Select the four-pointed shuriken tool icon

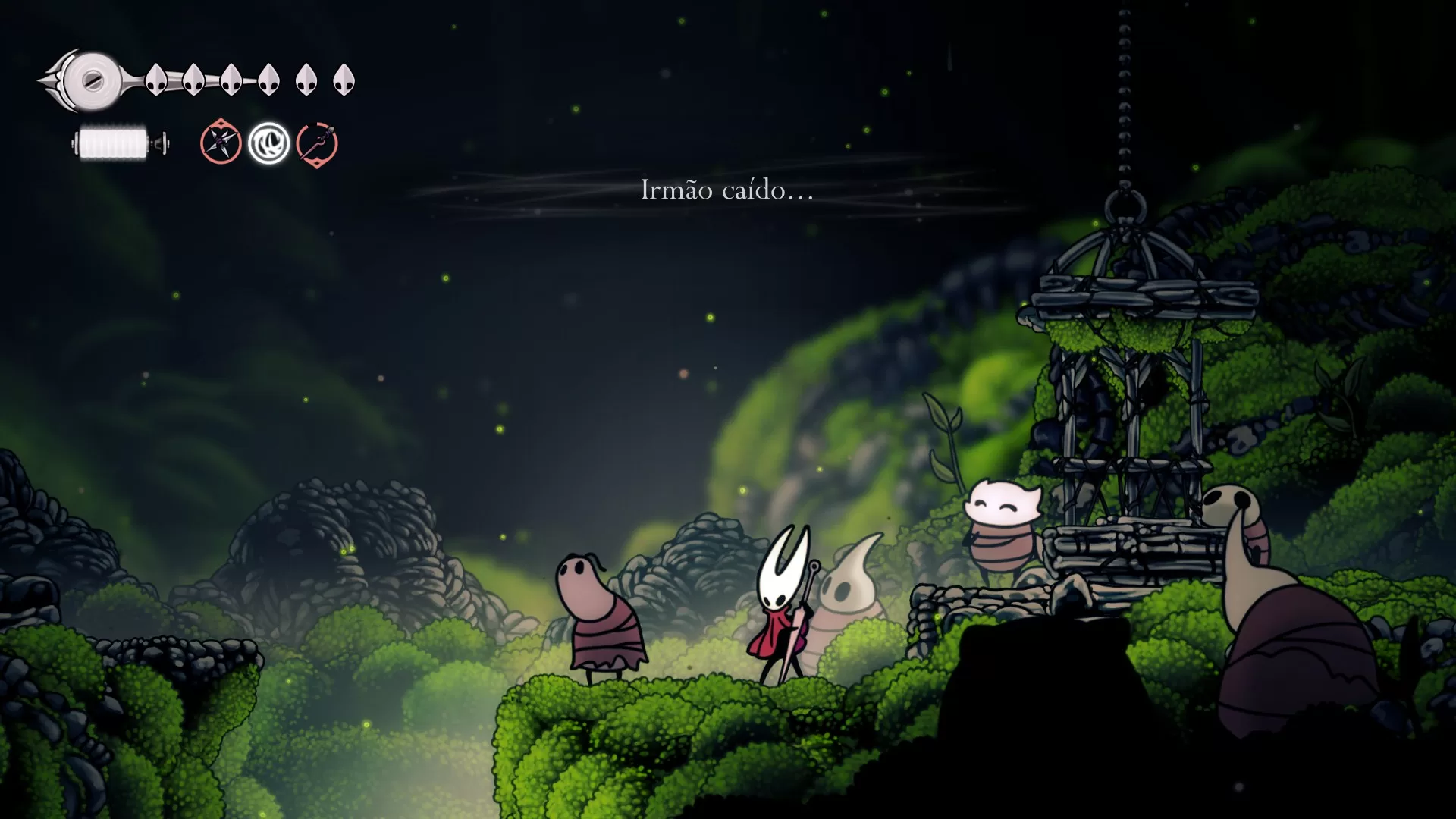[221, 142]
